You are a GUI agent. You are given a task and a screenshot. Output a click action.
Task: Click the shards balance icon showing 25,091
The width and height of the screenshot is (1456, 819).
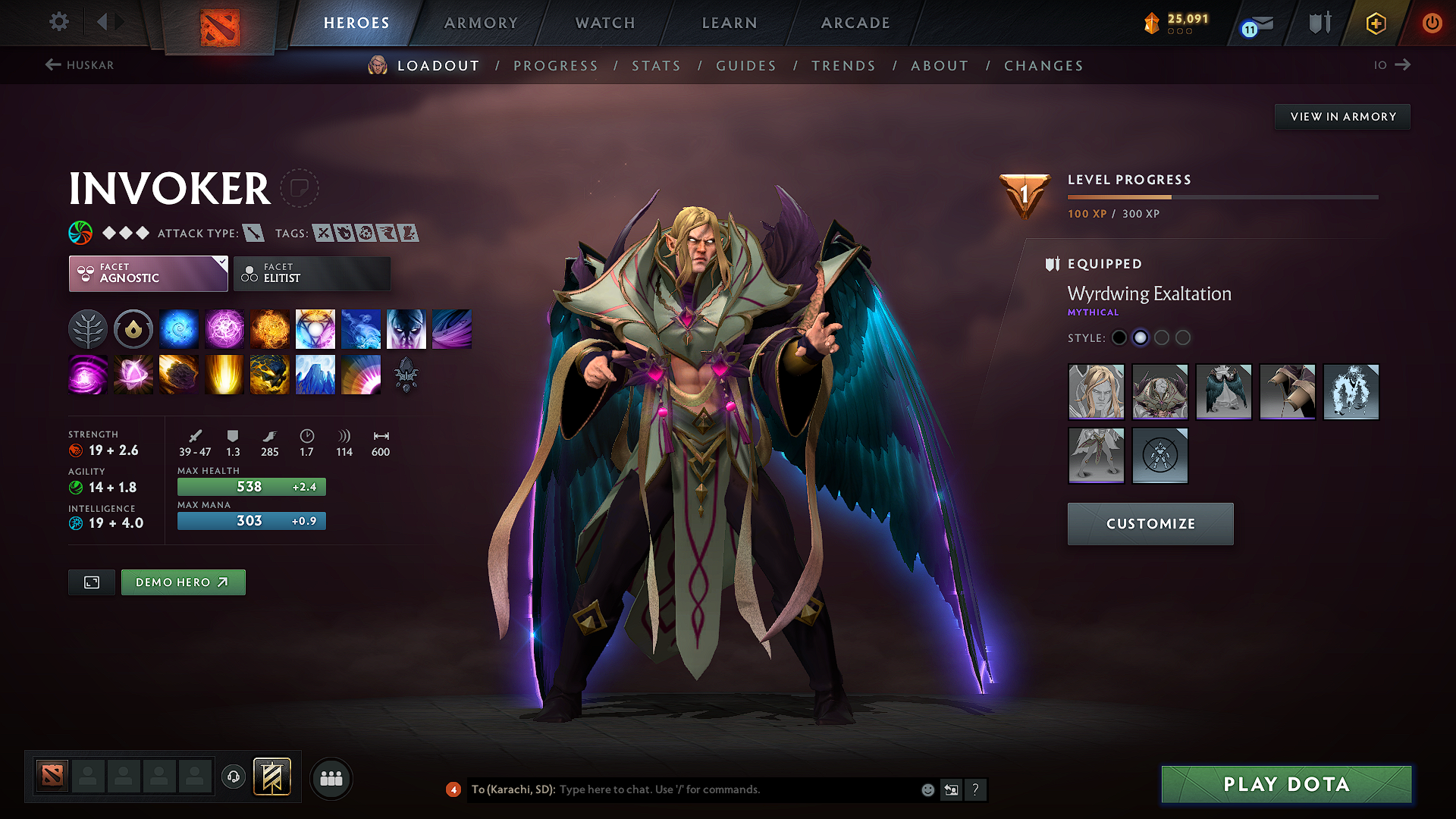(x=1152, y=23)
